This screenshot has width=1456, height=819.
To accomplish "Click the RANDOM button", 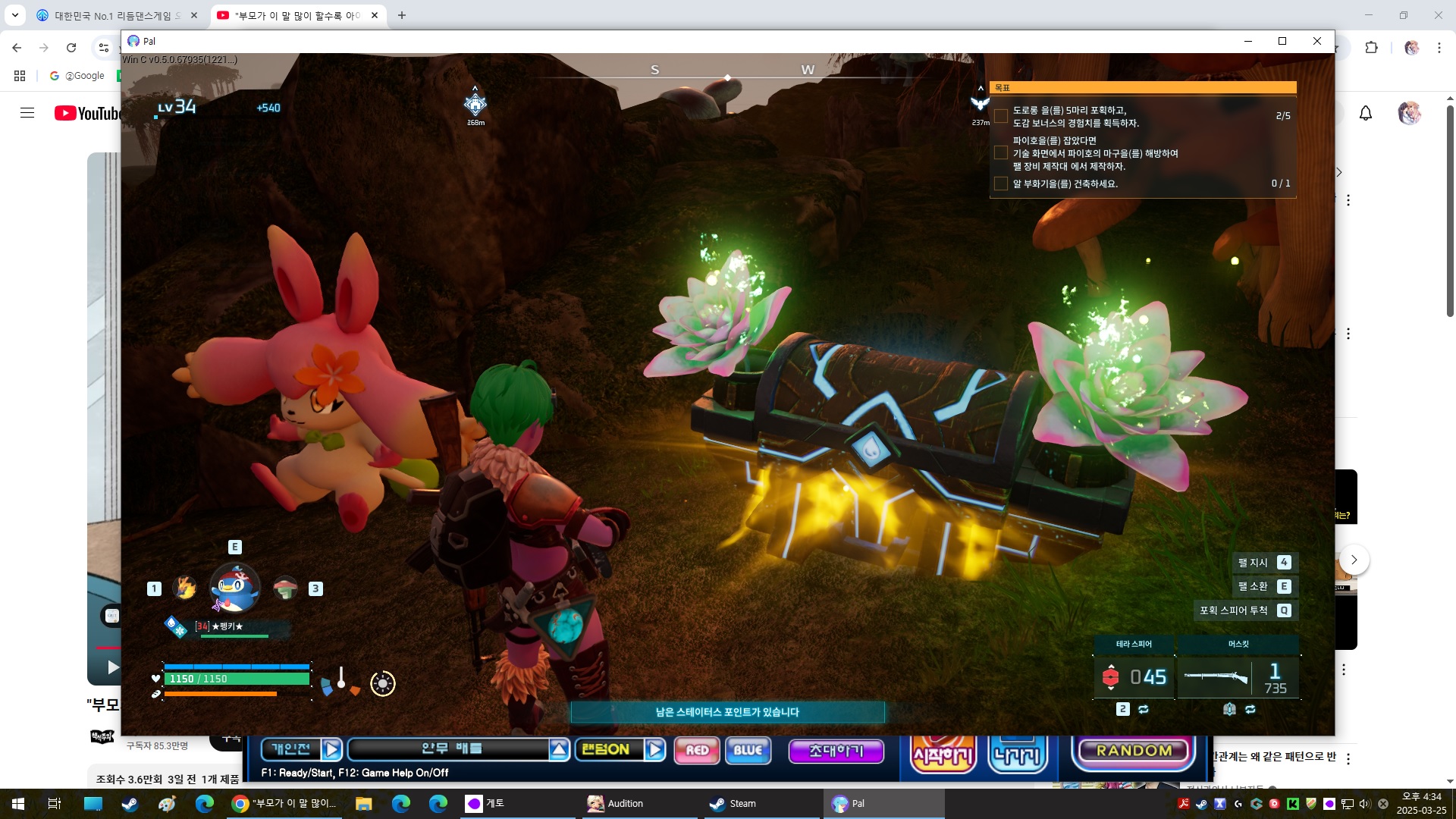I will pyautogui.click(x=1134, y=751).
